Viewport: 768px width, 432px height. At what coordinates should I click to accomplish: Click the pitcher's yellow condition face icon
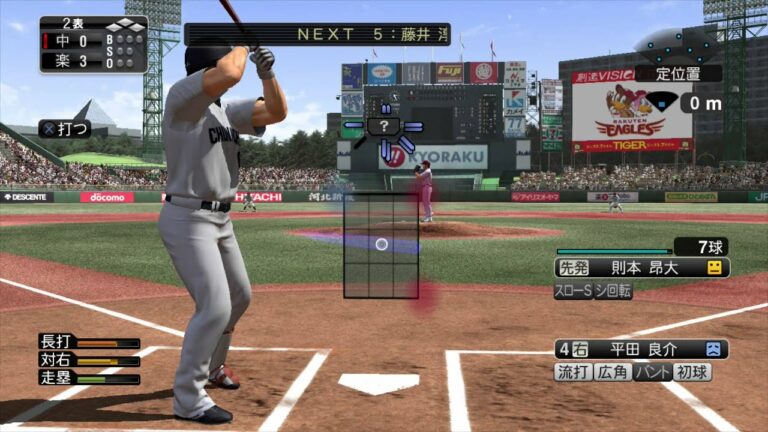pos(714,268)
